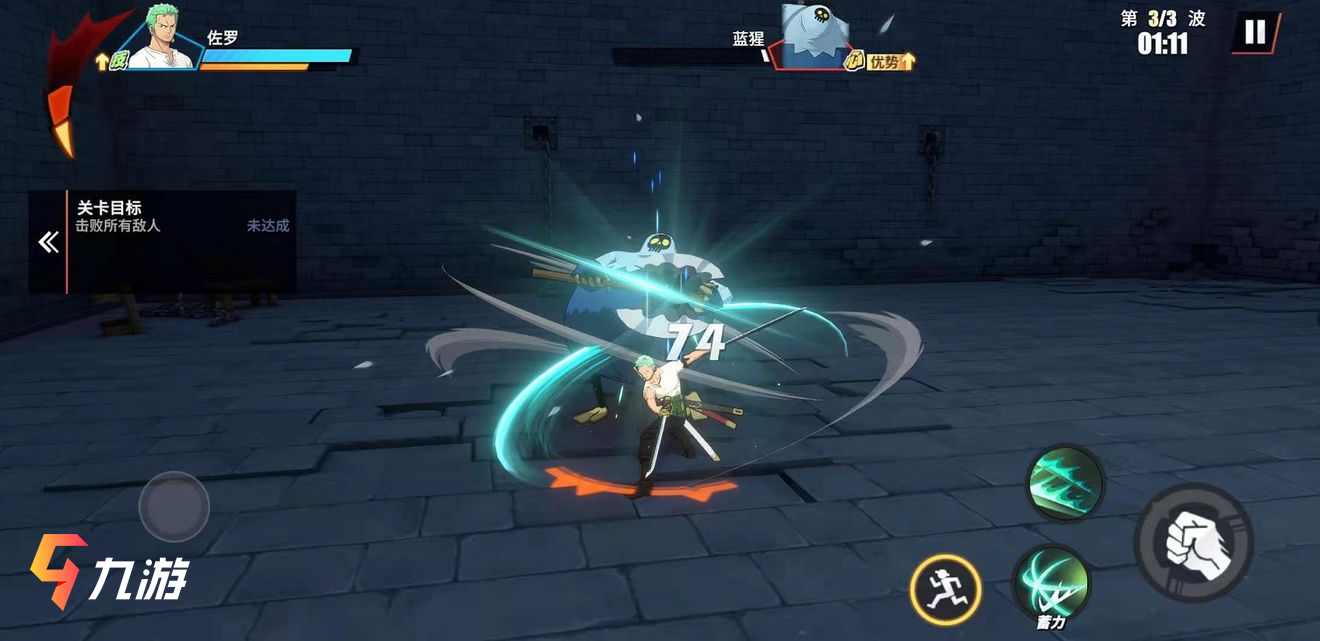The image size is (1320, 641).
Task: Activate the green slash wave skill
Action: (1065, 483)
